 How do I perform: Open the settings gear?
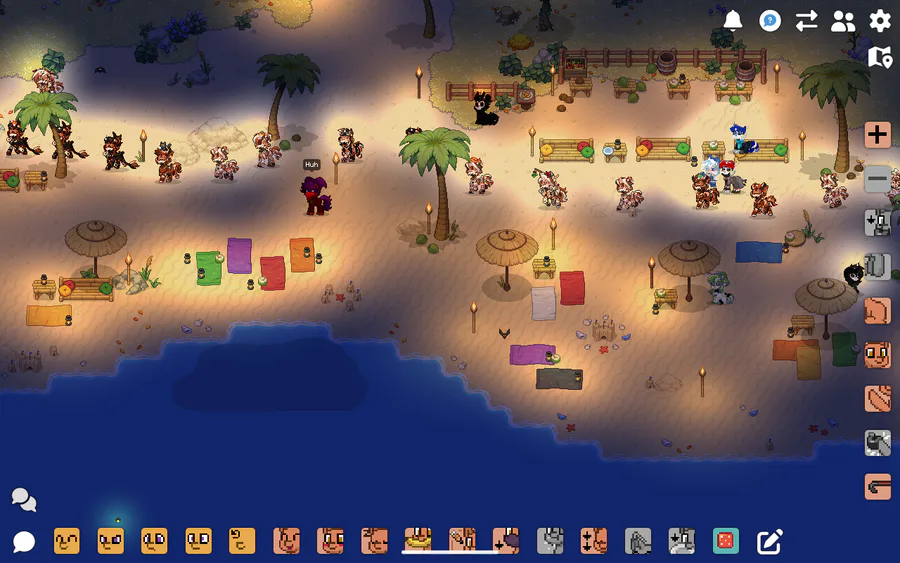tap(880, 21)
